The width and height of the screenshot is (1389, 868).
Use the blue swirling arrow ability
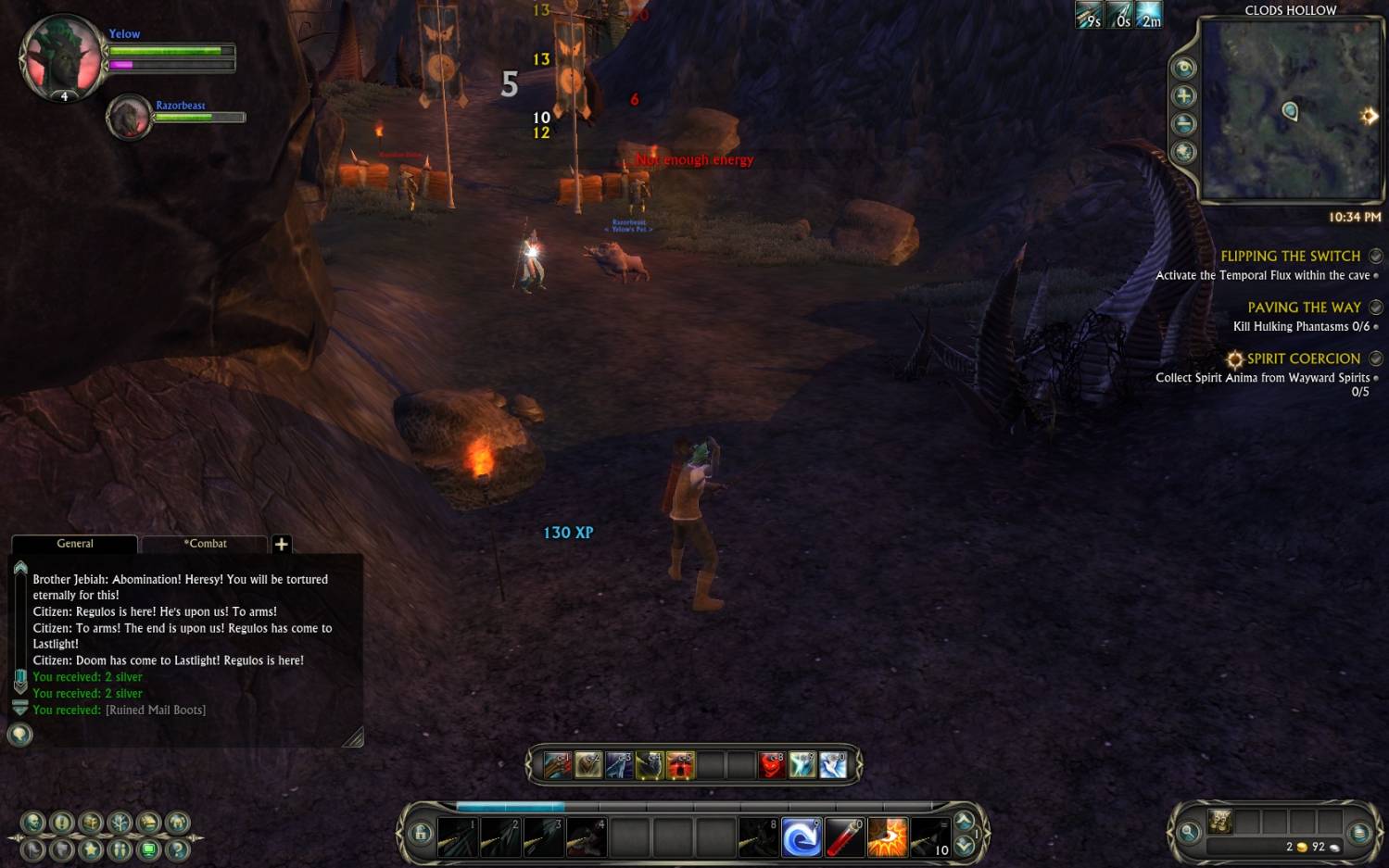coord(801,837)
